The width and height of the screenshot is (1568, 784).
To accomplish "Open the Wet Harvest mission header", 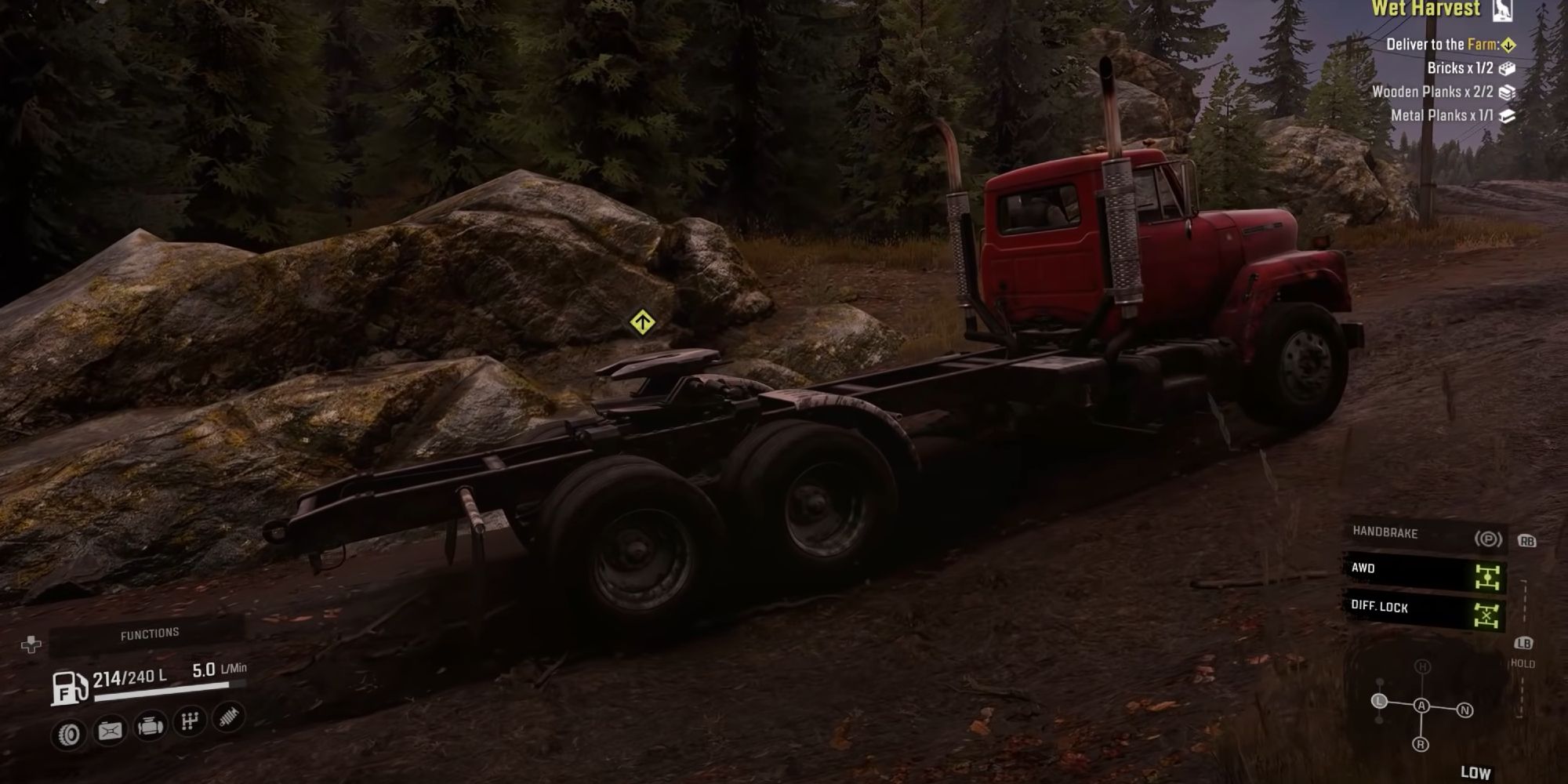I will [1427, 9].
